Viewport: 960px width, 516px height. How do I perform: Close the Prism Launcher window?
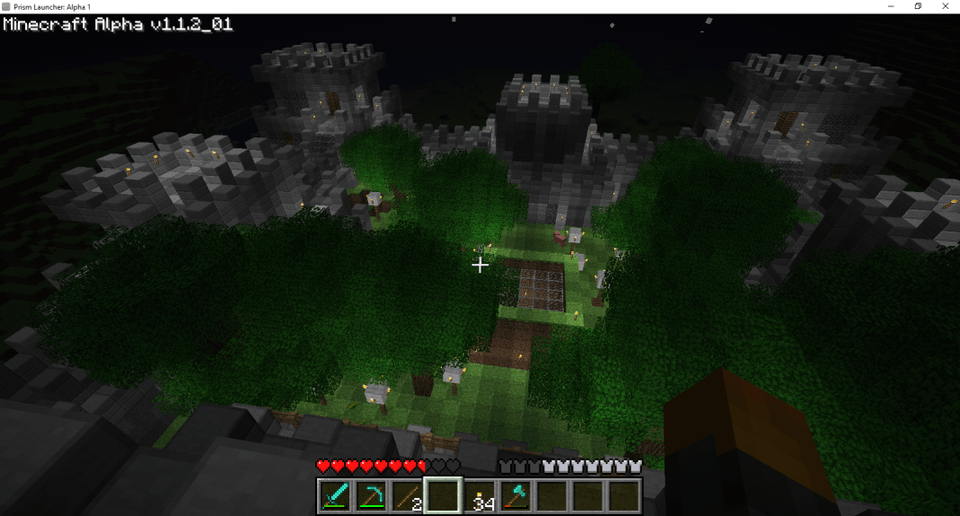(945, 6)
